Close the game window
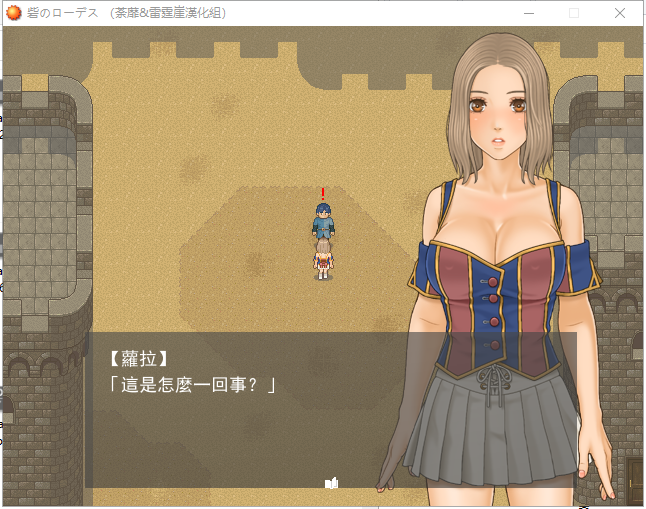The height and width of the screenshot is (509, 646). pyautogui.click(x=621, y=13)
